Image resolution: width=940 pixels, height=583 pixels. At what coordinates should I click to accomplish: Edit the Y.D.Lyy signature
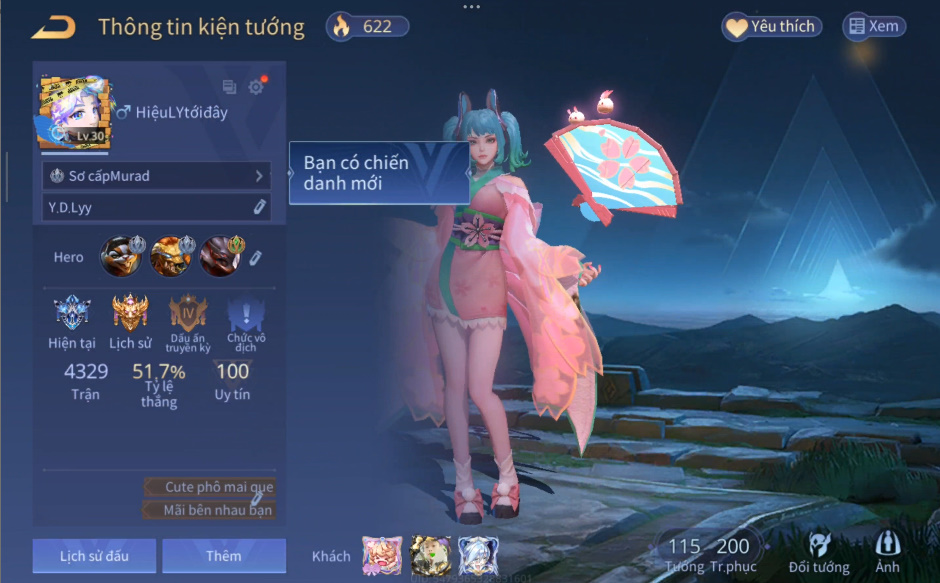[259, 207]
